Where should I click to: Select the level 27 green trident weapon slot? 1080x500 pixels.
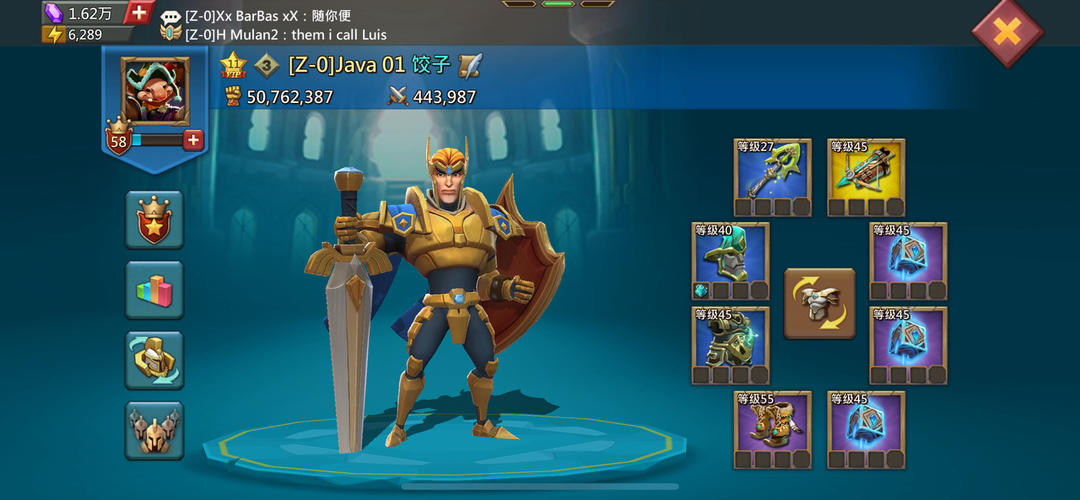tap(772, 177)
